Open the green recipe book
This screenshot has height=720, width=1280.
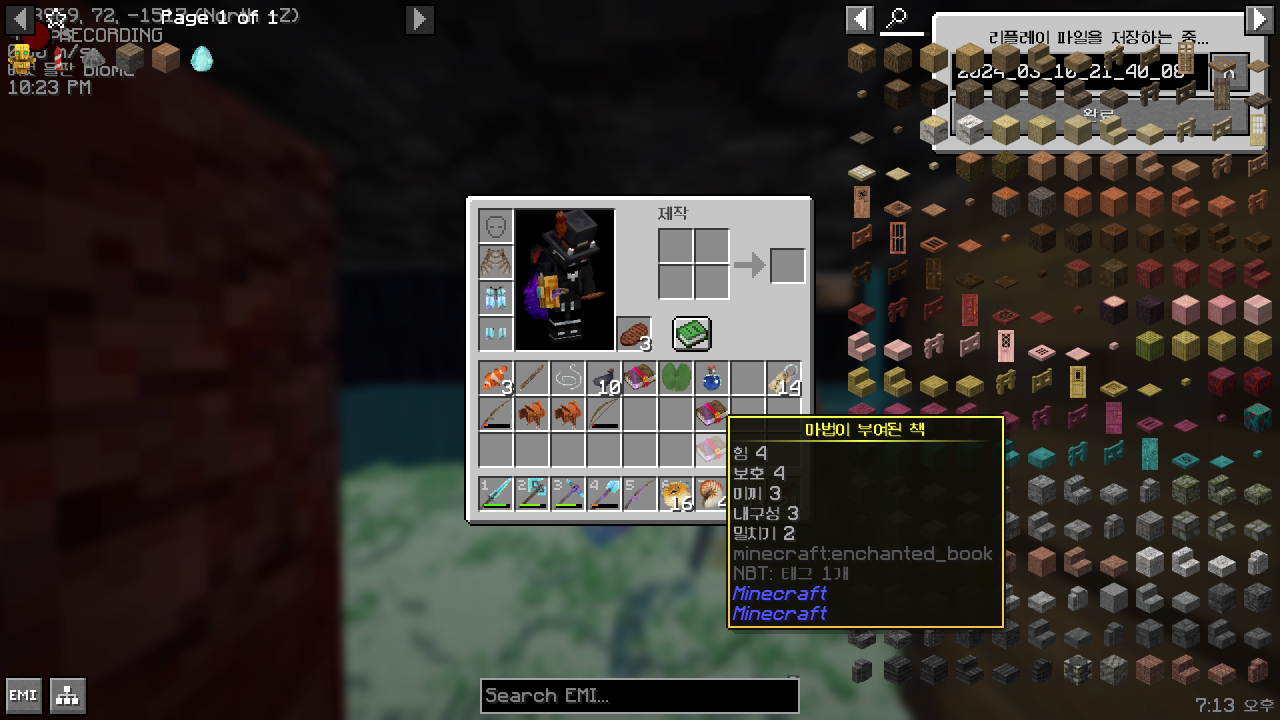tap(691, 334)
